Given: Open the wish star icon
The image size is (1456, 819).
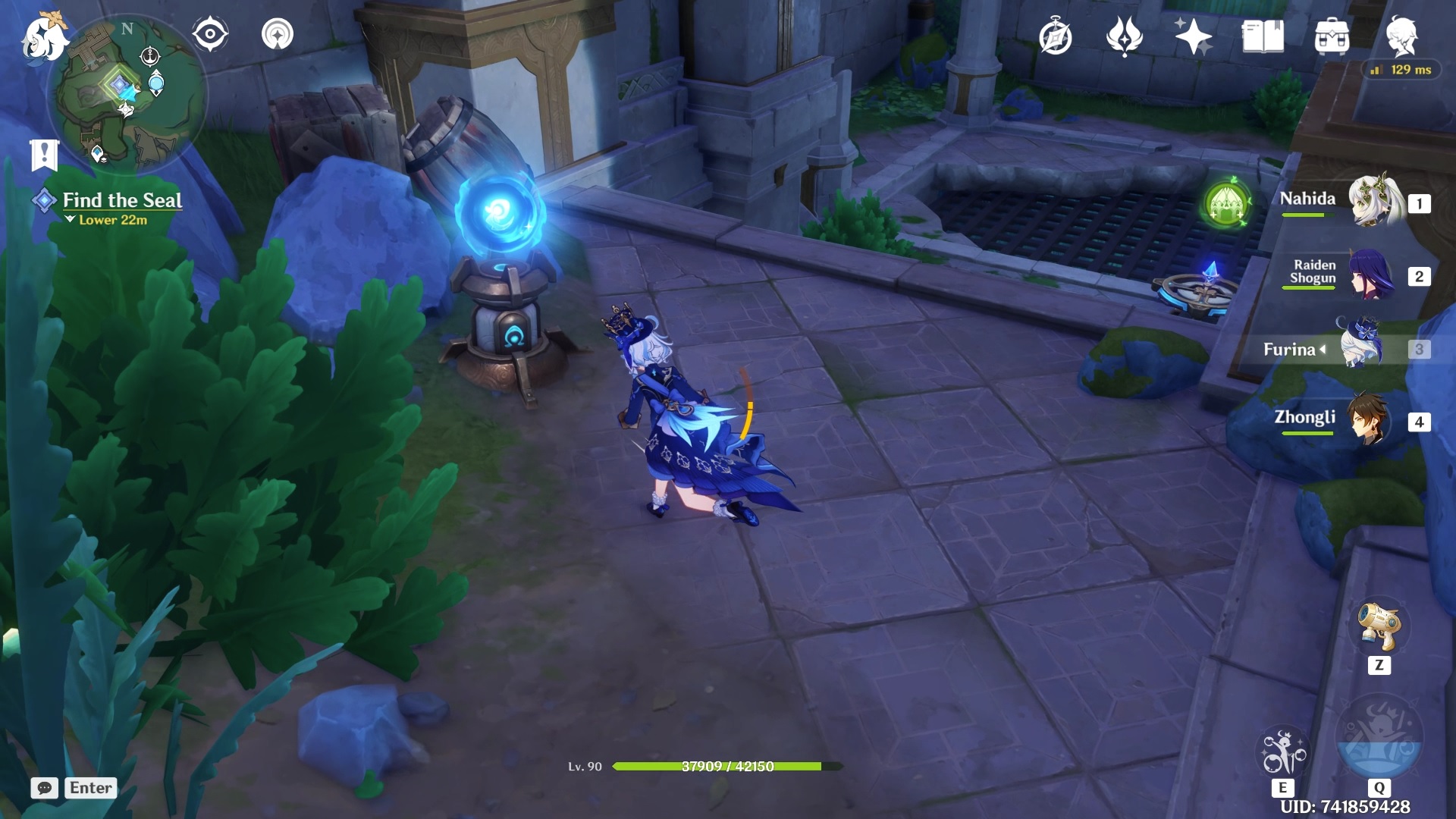Looking at the screenshot, I should click(1193, 36).
